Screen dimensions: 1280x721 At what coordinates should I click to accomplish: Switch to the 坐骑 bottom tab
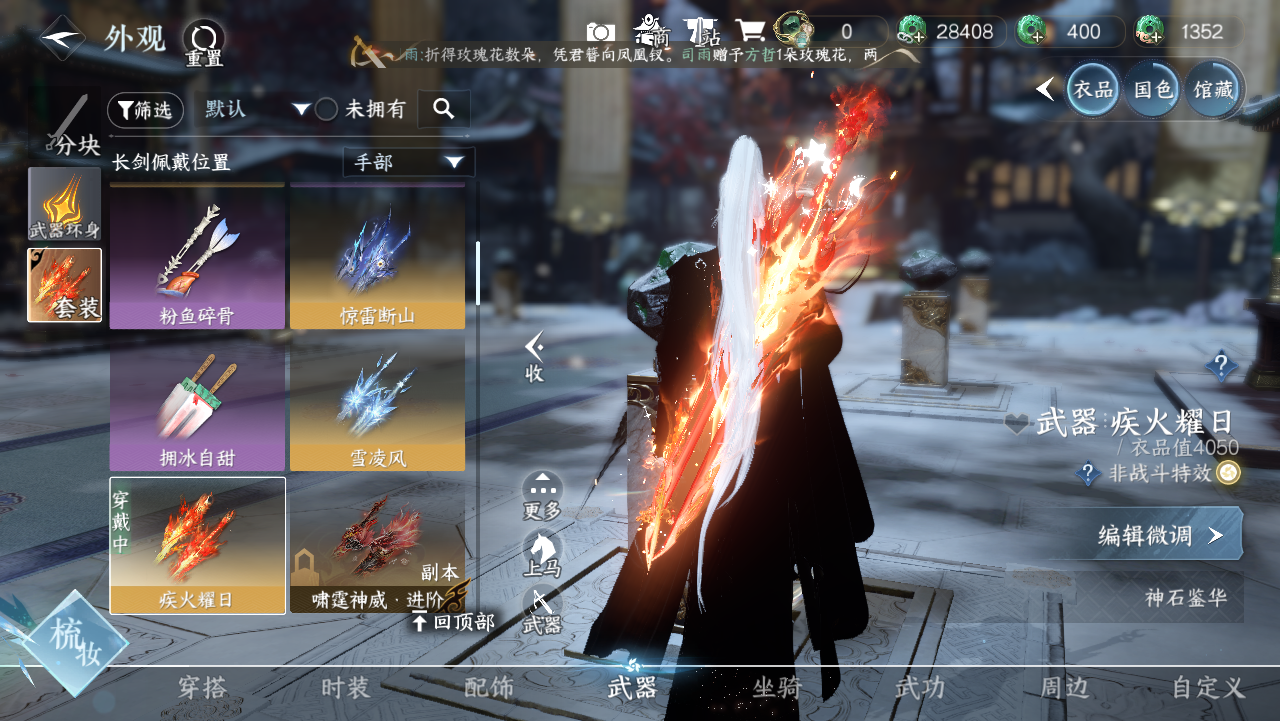[777, 688]
